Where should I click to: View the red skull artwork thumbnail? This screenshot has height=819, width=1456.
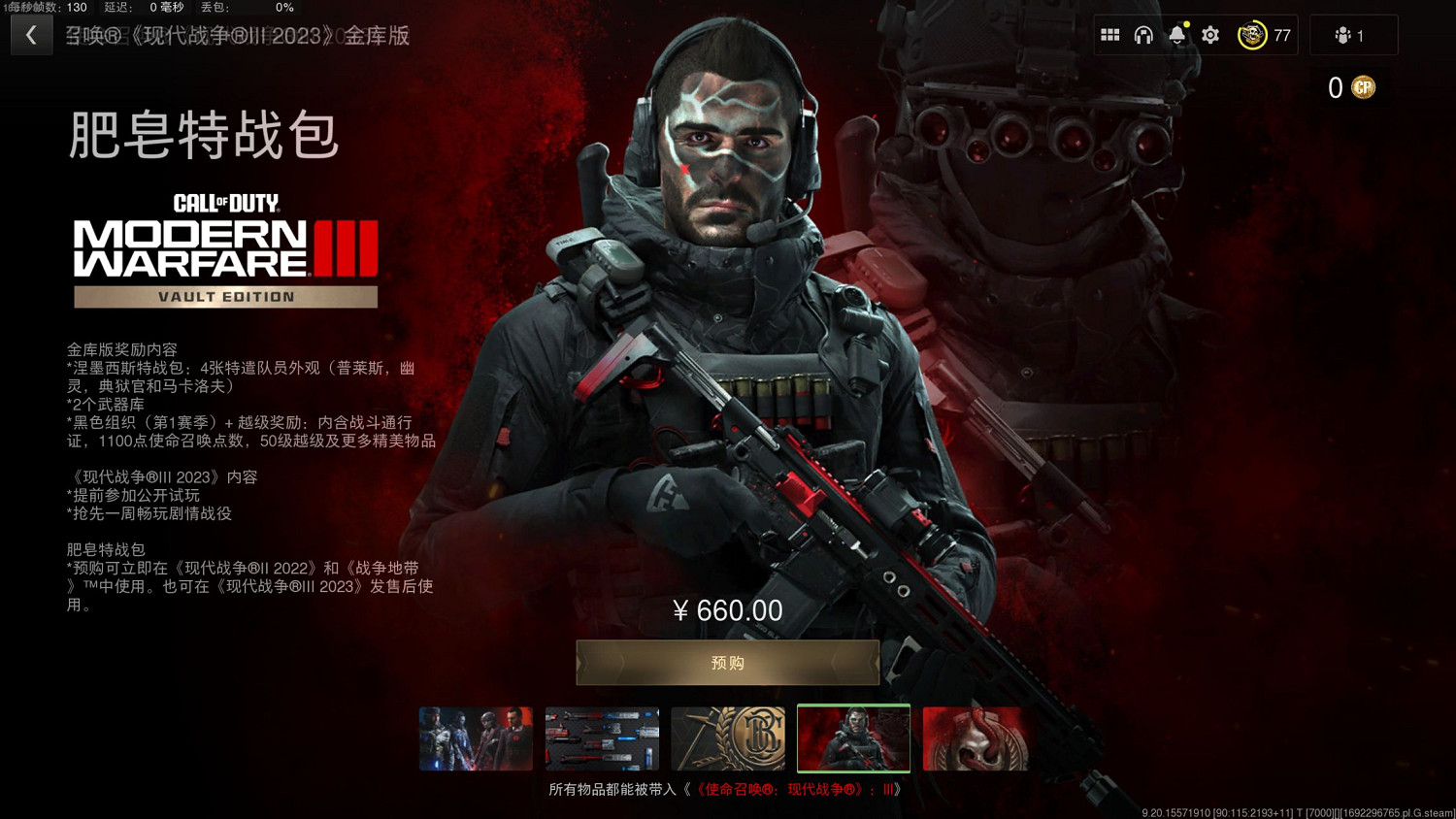coord(977,738)
